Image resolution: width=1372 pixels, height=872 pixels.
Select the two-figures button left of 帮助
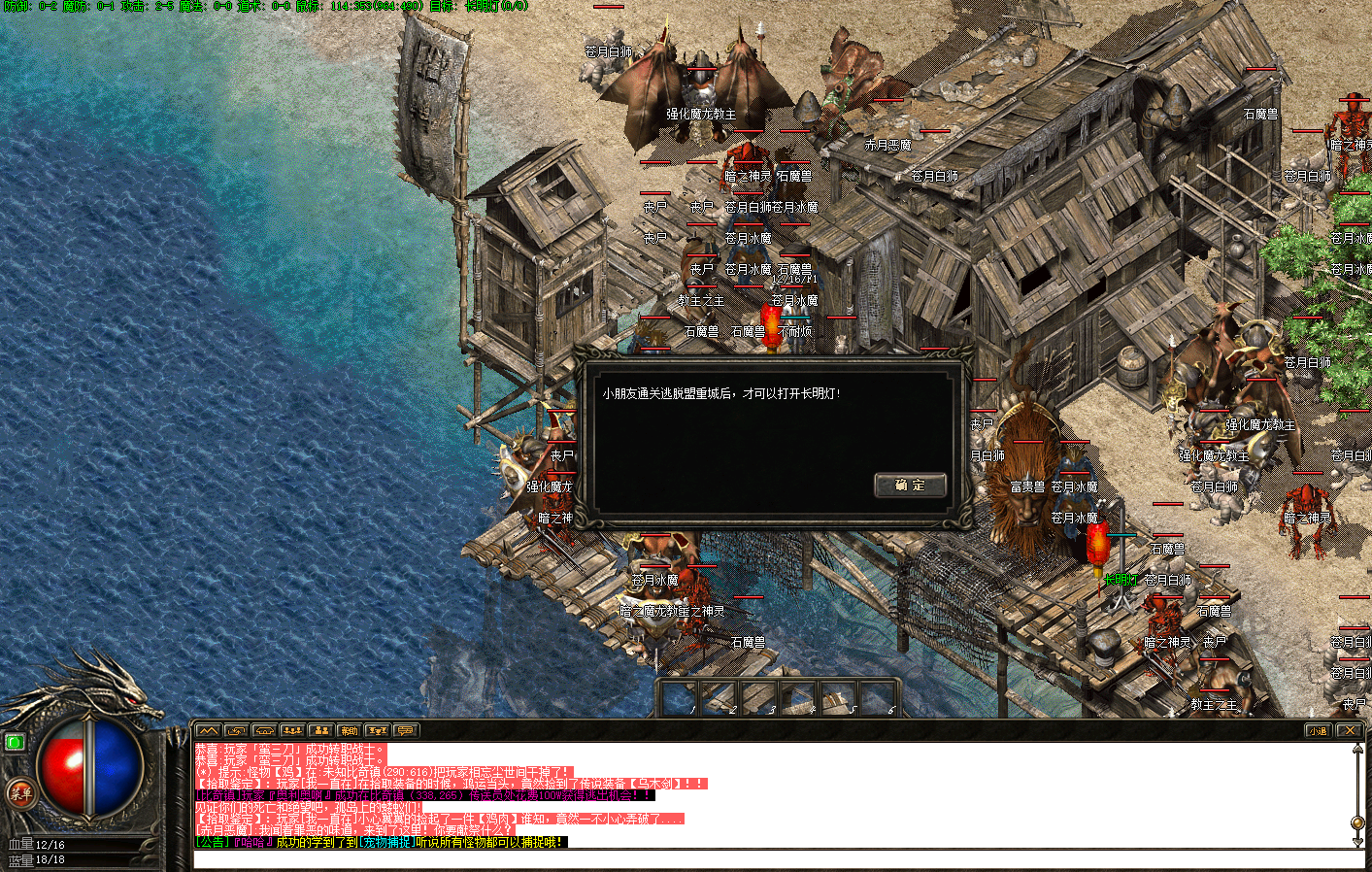click(321, 730)
